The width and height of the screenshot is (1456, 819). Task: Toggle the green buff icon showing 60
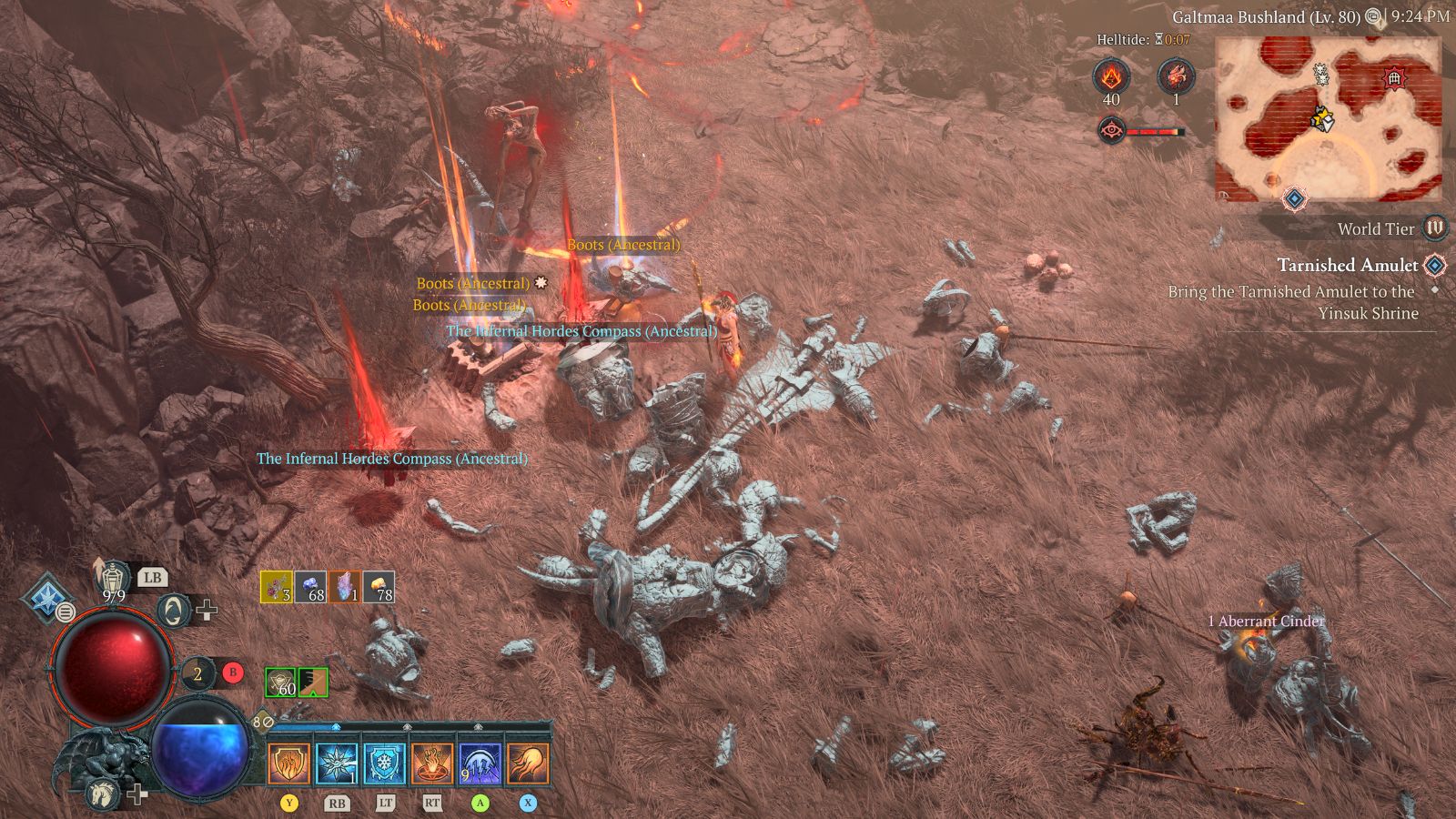[x=280, y=682]
